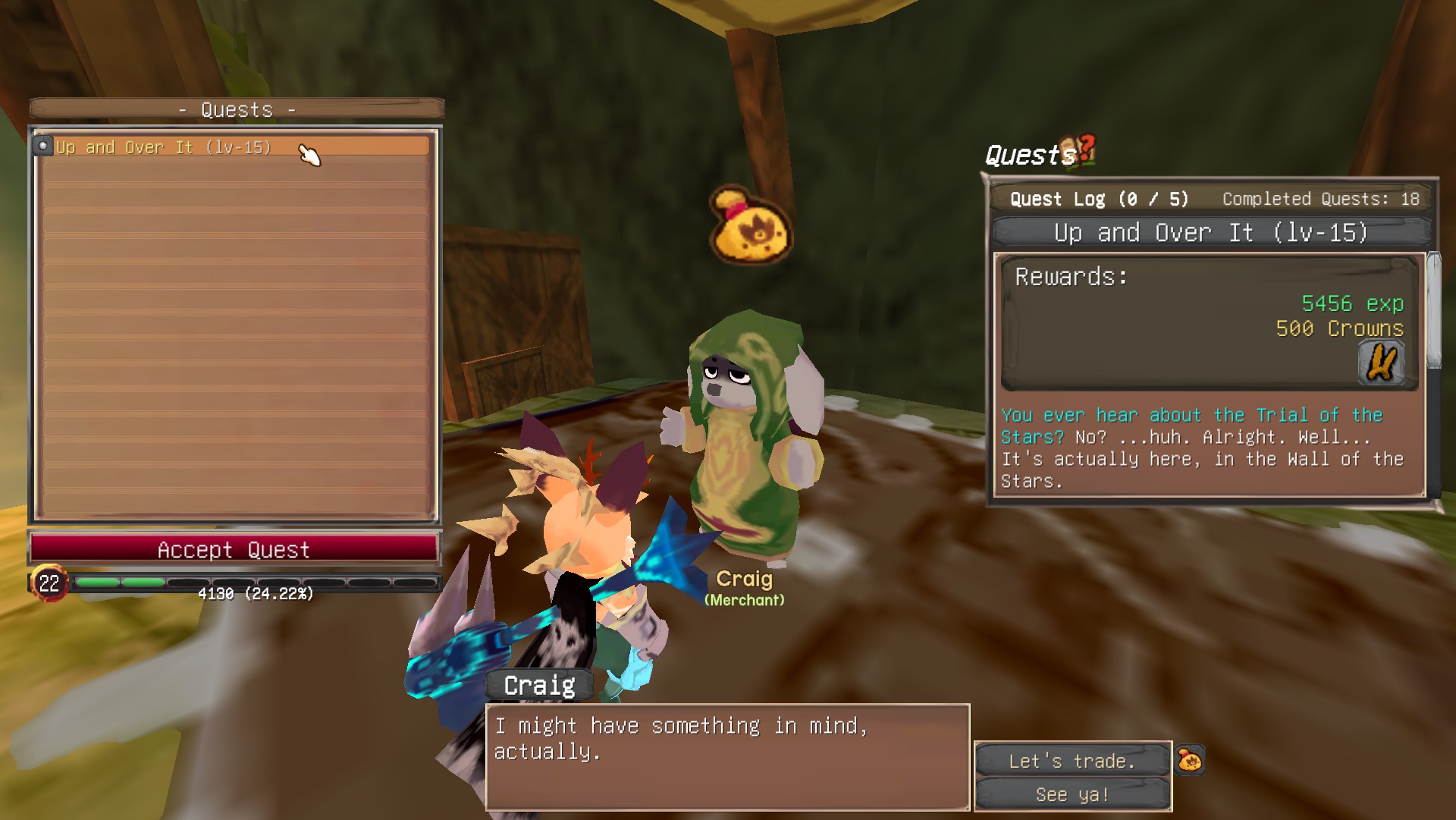Screen dimensions: 1456x820
Task: Click the quest details scrollbar
Action: point(1432,311)
